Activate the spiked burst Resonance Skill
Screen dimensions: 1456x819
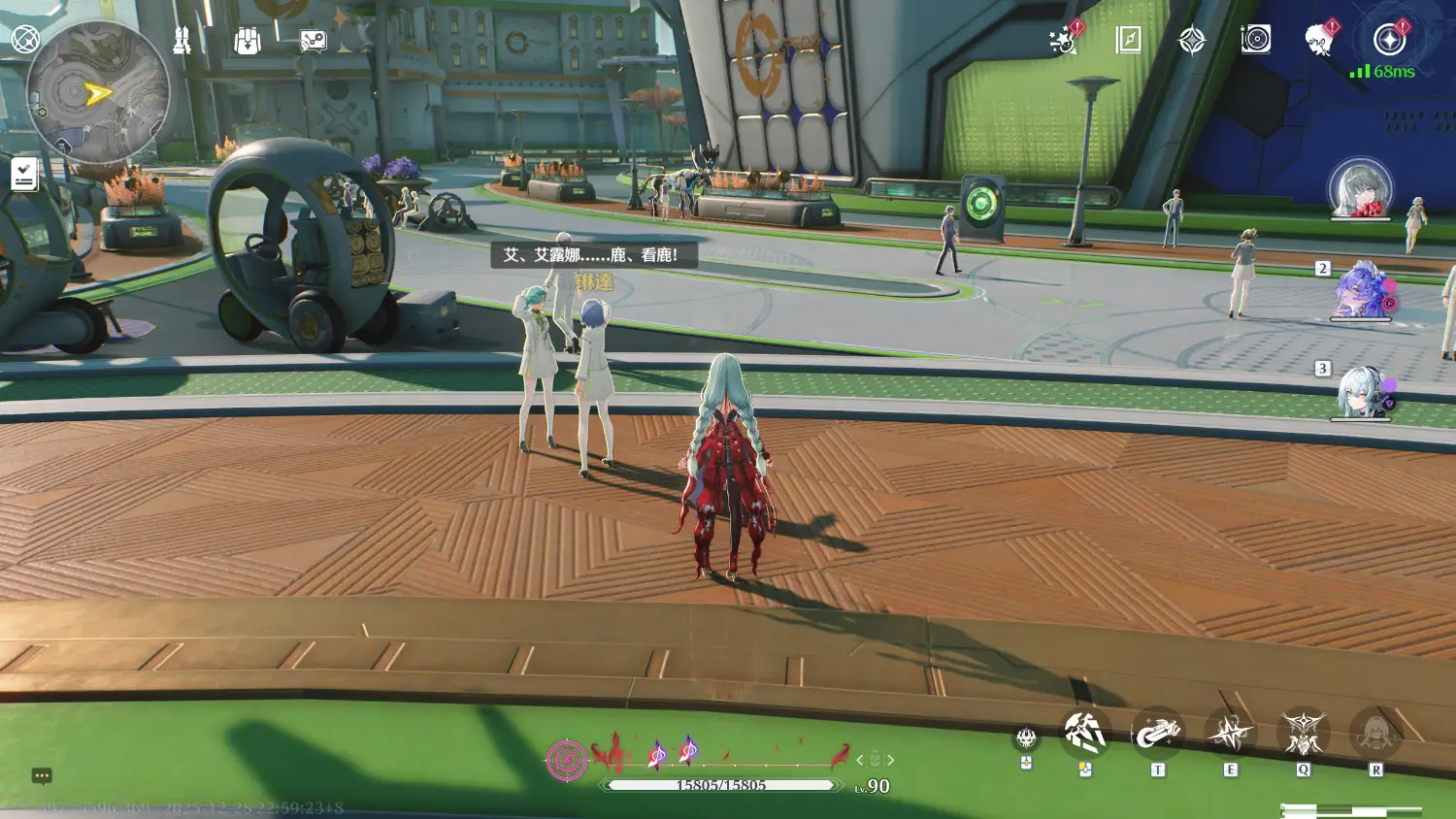point(1230,734)
